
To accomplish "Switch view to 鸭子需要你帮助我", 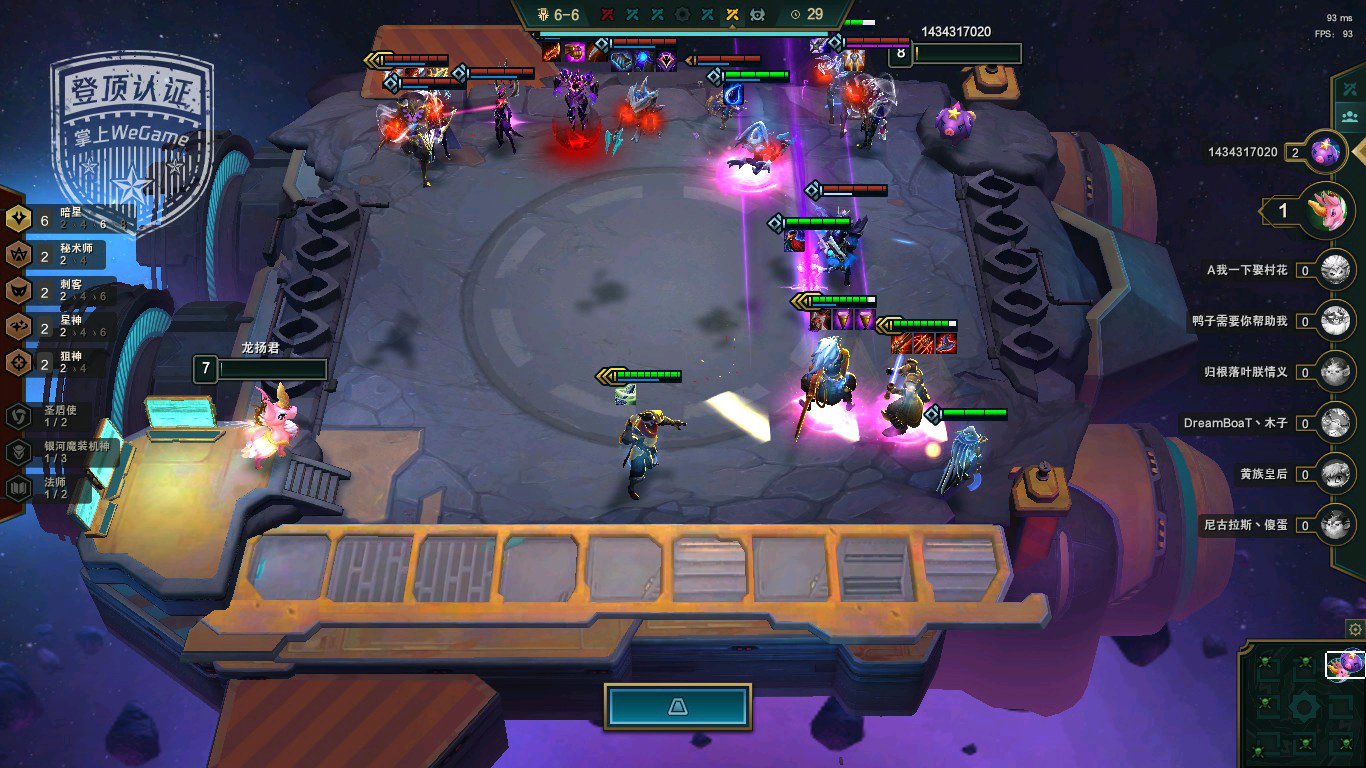I will 1335,320.
